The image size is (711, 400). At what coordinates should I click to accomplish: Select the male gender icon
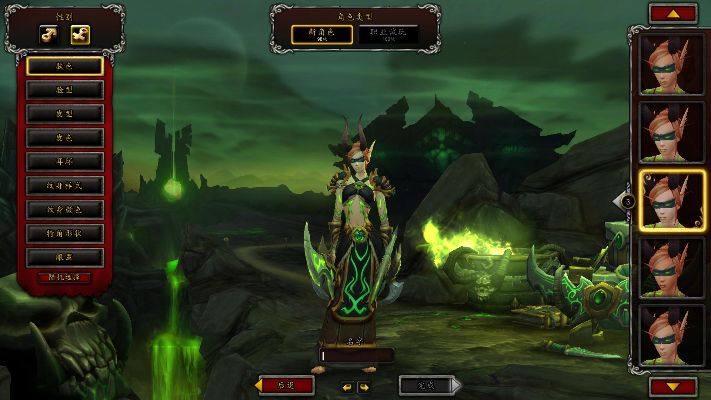[x=47, y=34]
